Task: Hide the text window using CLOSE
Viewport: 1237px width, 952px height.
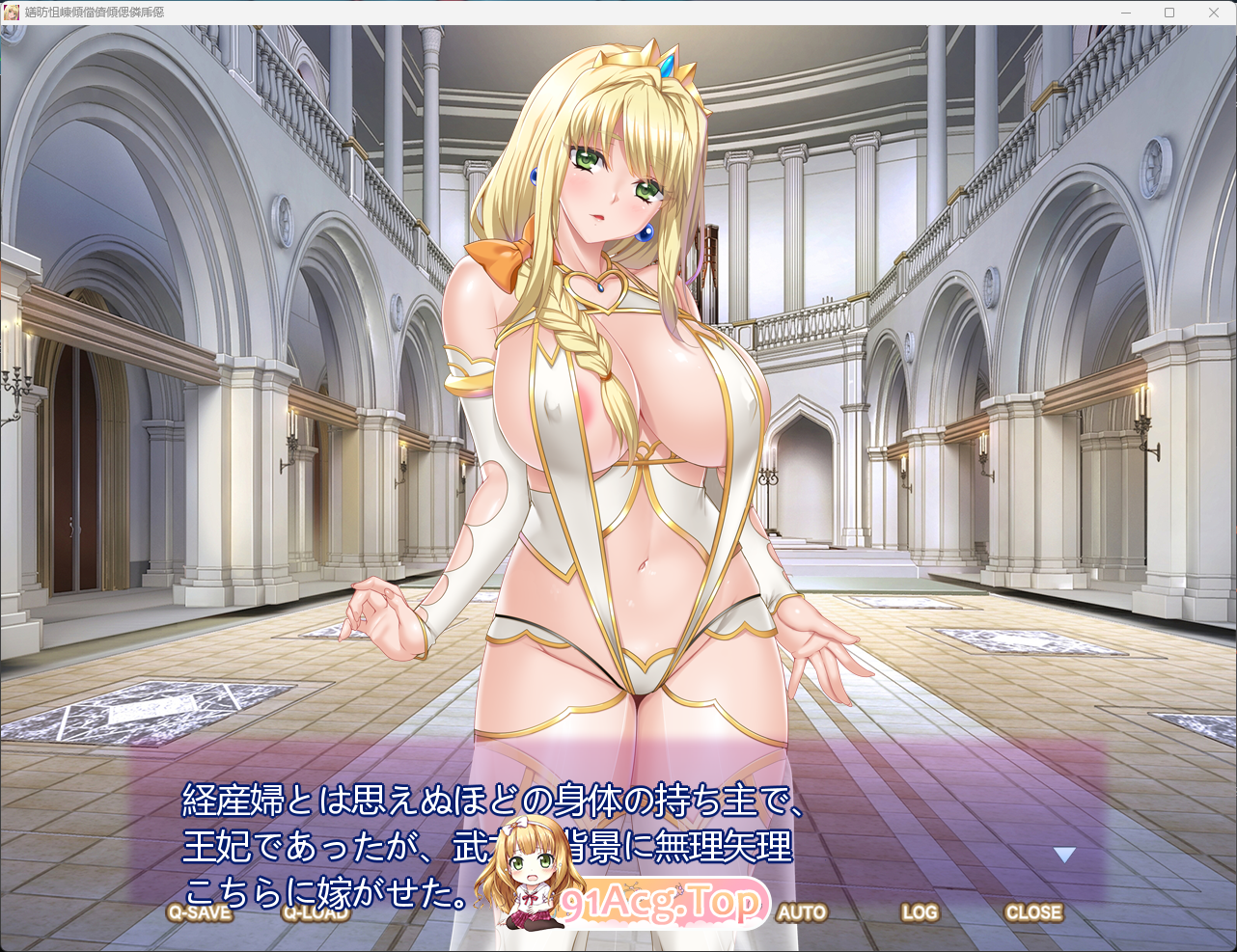Action: pyautogui.click(x=1034, y=912)
